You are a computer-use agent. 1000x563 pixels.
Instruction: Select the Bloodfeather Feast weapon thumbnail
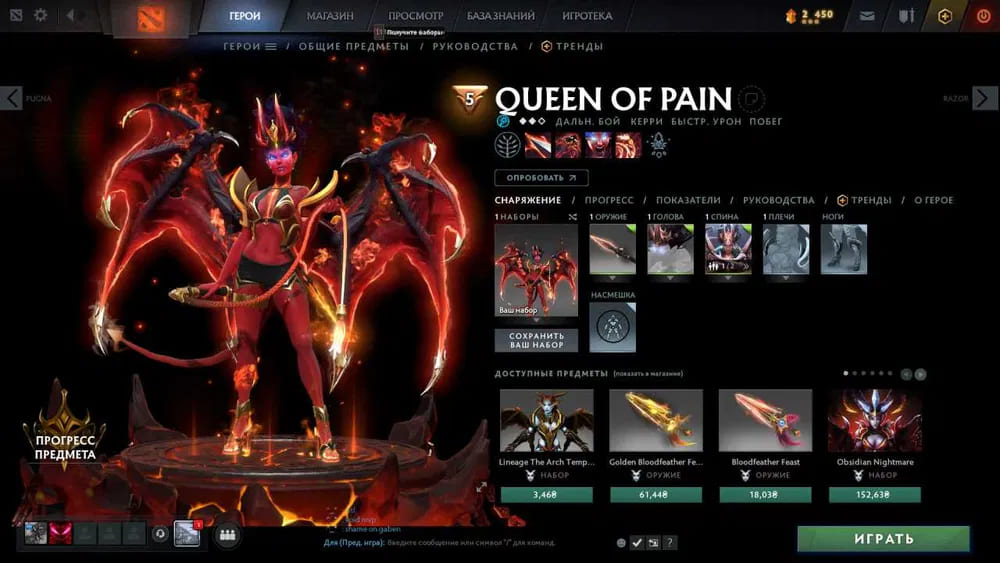(765, 420)
